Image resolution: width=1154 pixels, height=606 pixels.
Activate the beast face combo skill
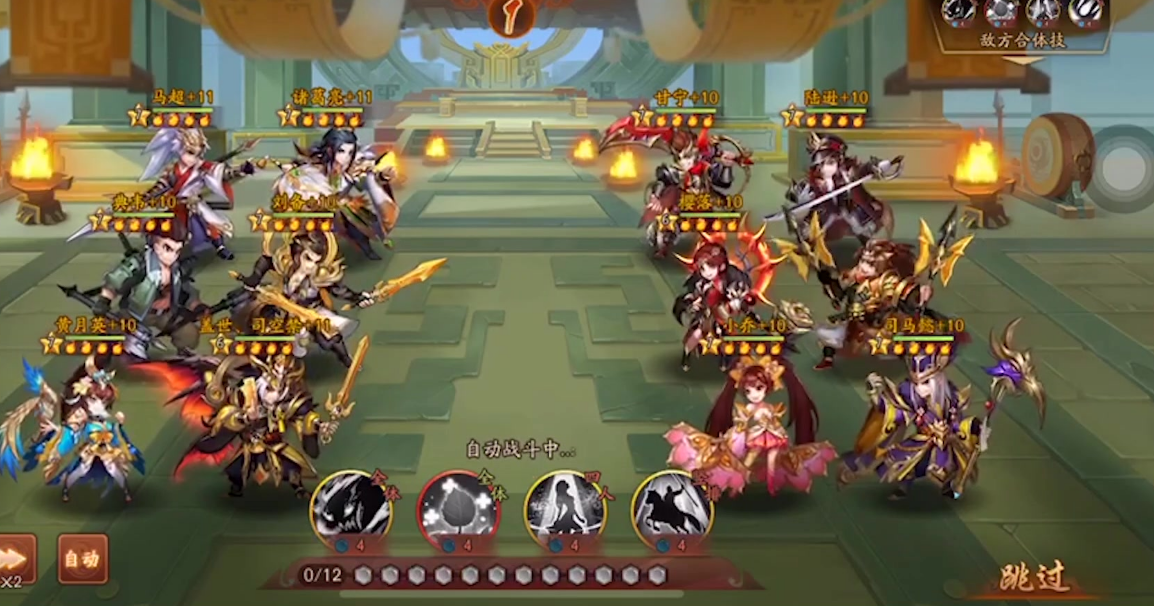[x=350, y=510]
